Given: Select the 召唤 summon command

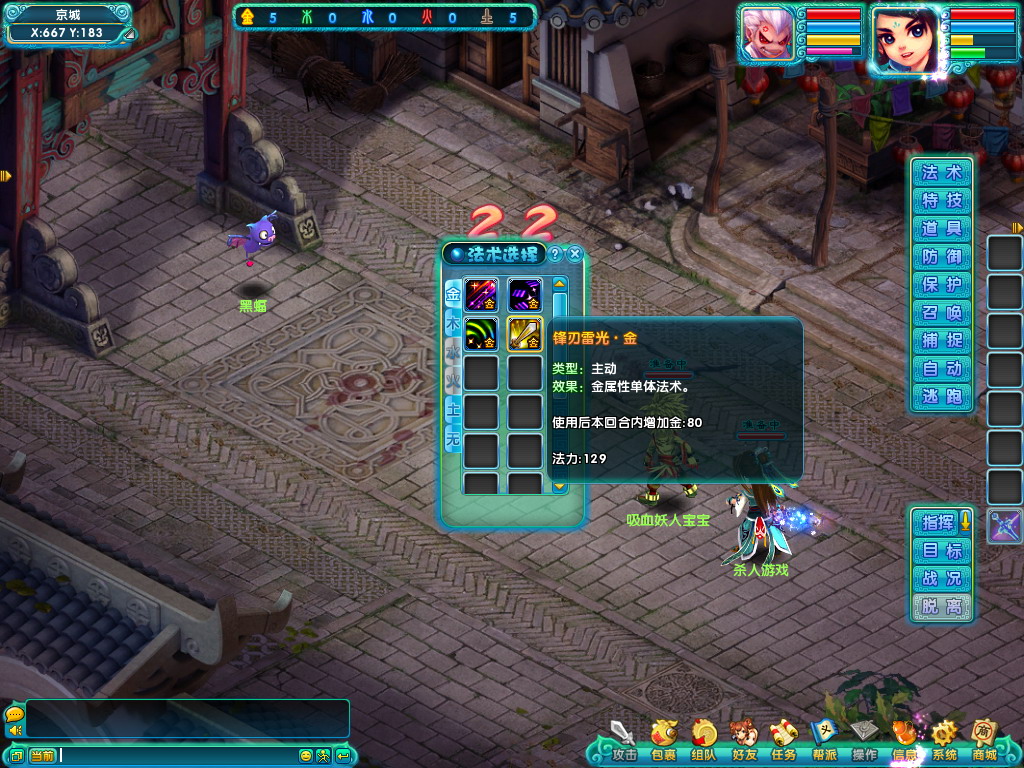Looking at the screenshot, I should [x=941, y=312].
